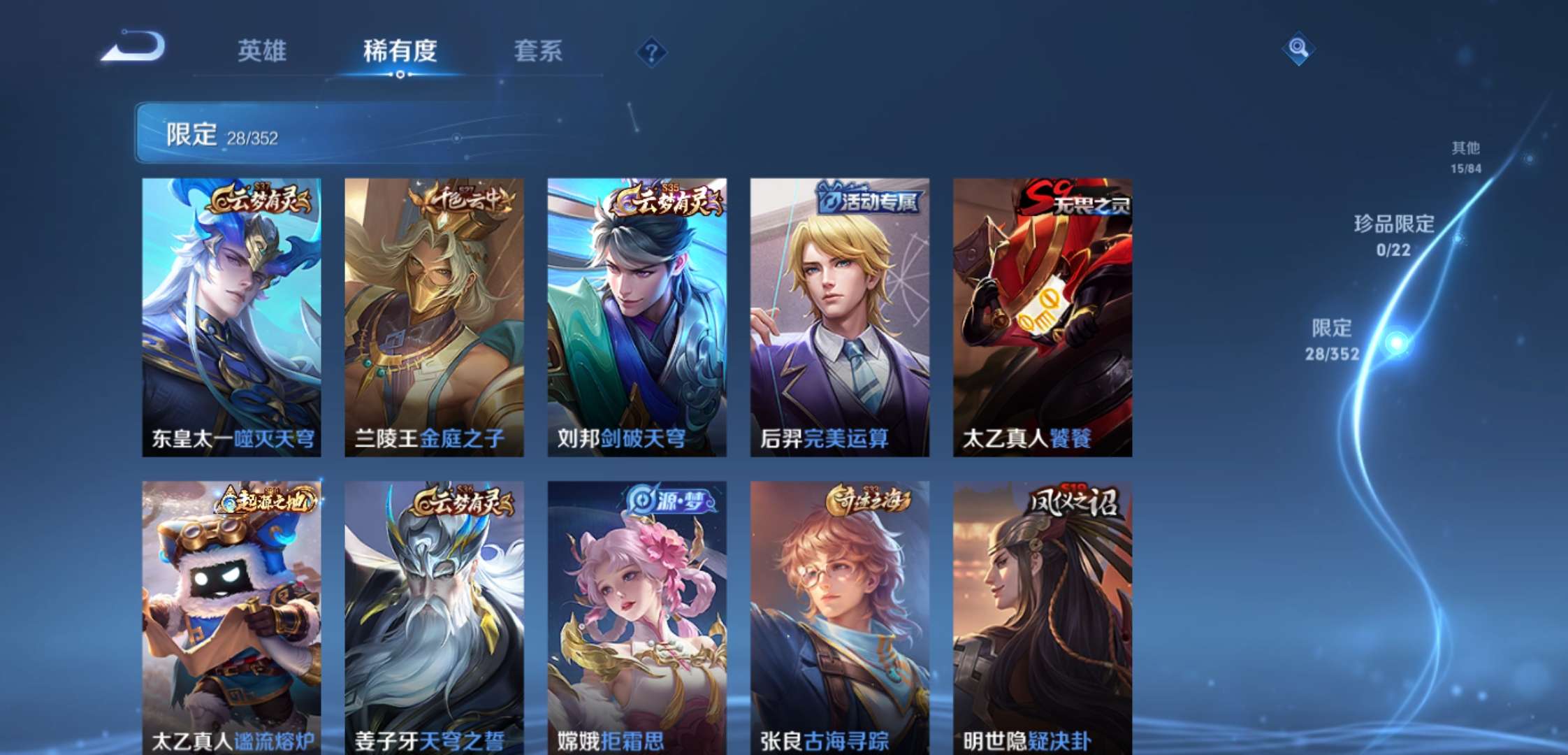Switch to the 套系 tab
Screen dimensions: 1568x755
(538, 52)
